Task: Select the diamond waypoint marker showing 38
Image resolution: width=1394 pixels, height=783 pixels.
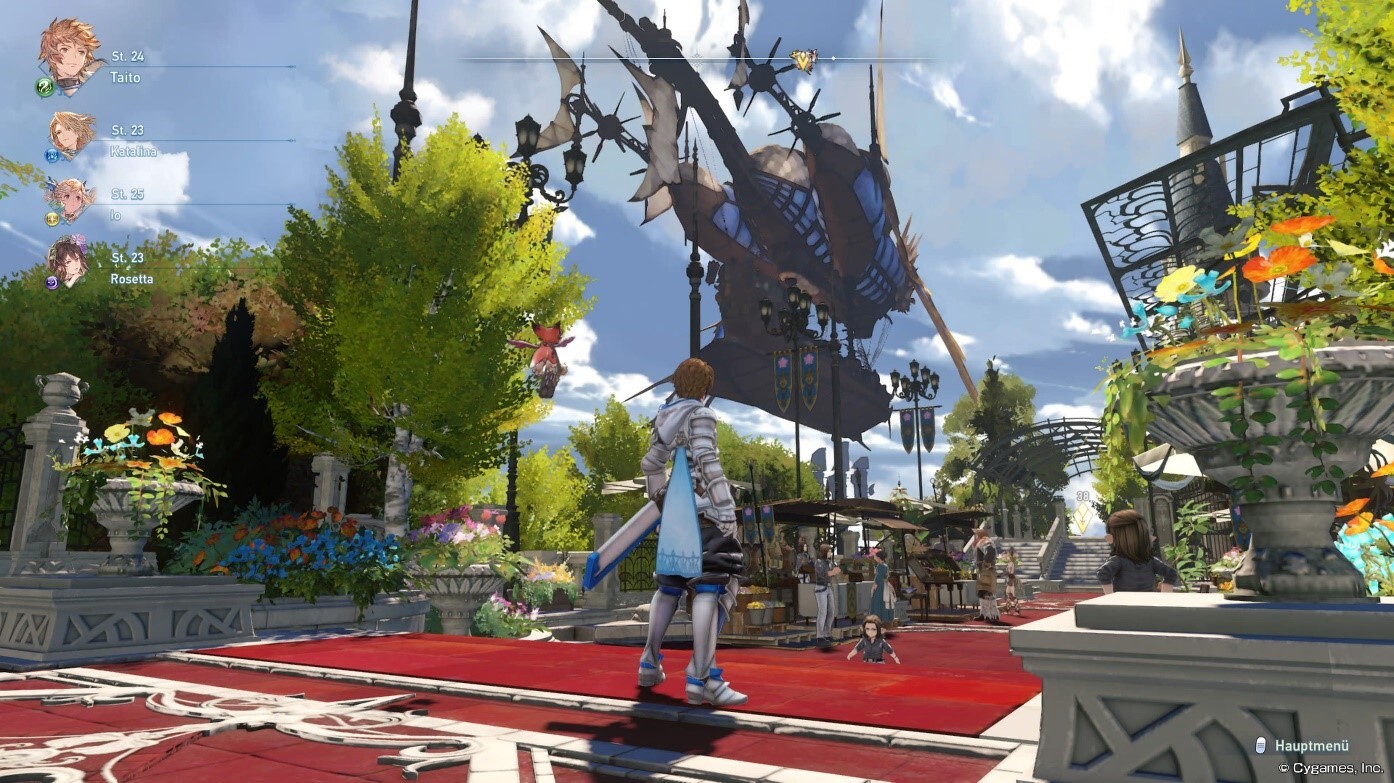Action: [1082, 517]
